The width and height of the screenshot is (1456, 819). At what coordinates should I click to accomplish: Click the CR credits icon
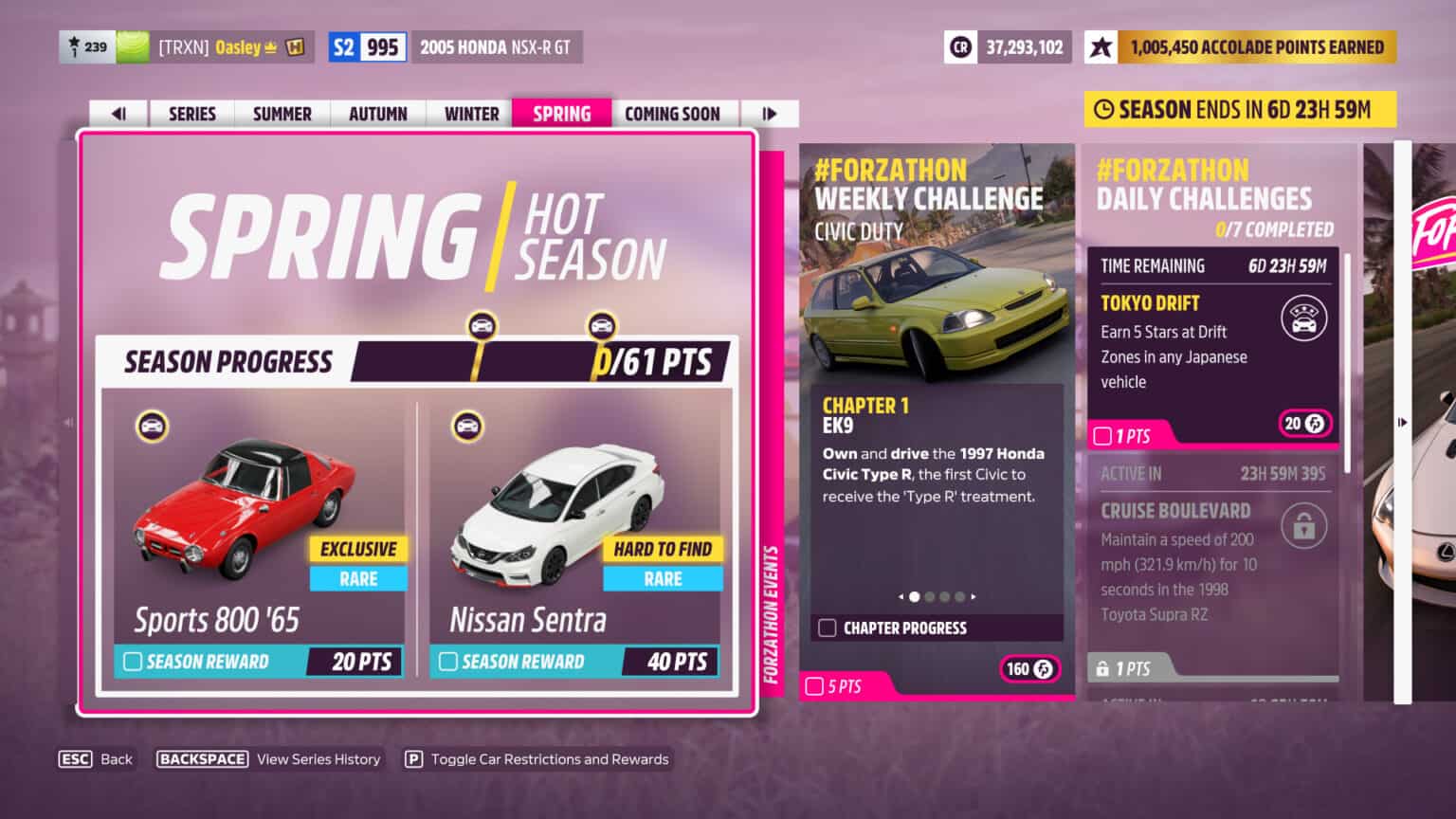[x=960, y=45]
